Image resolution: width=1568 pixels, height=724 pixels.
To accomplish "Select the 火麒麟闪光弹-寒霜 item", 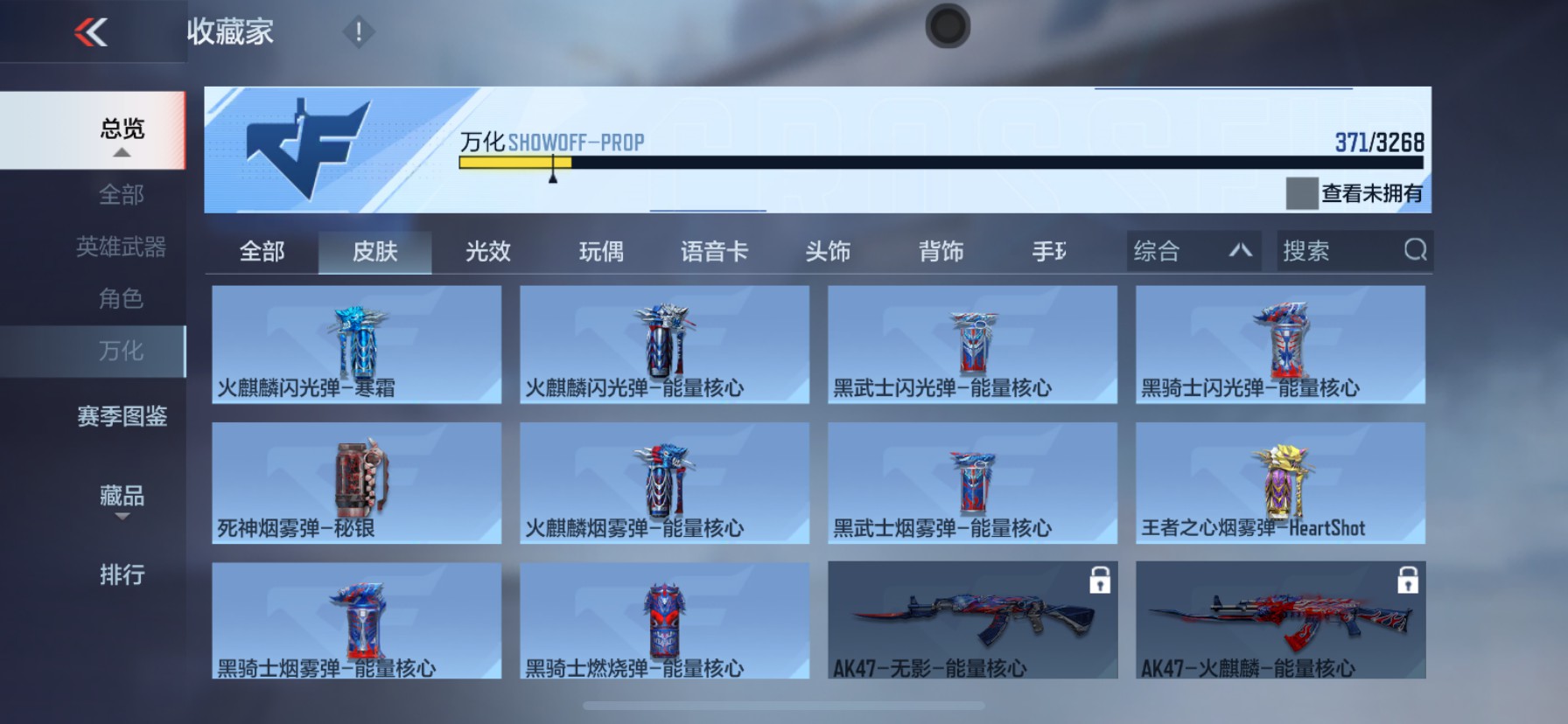I will (x=356, y=345).
